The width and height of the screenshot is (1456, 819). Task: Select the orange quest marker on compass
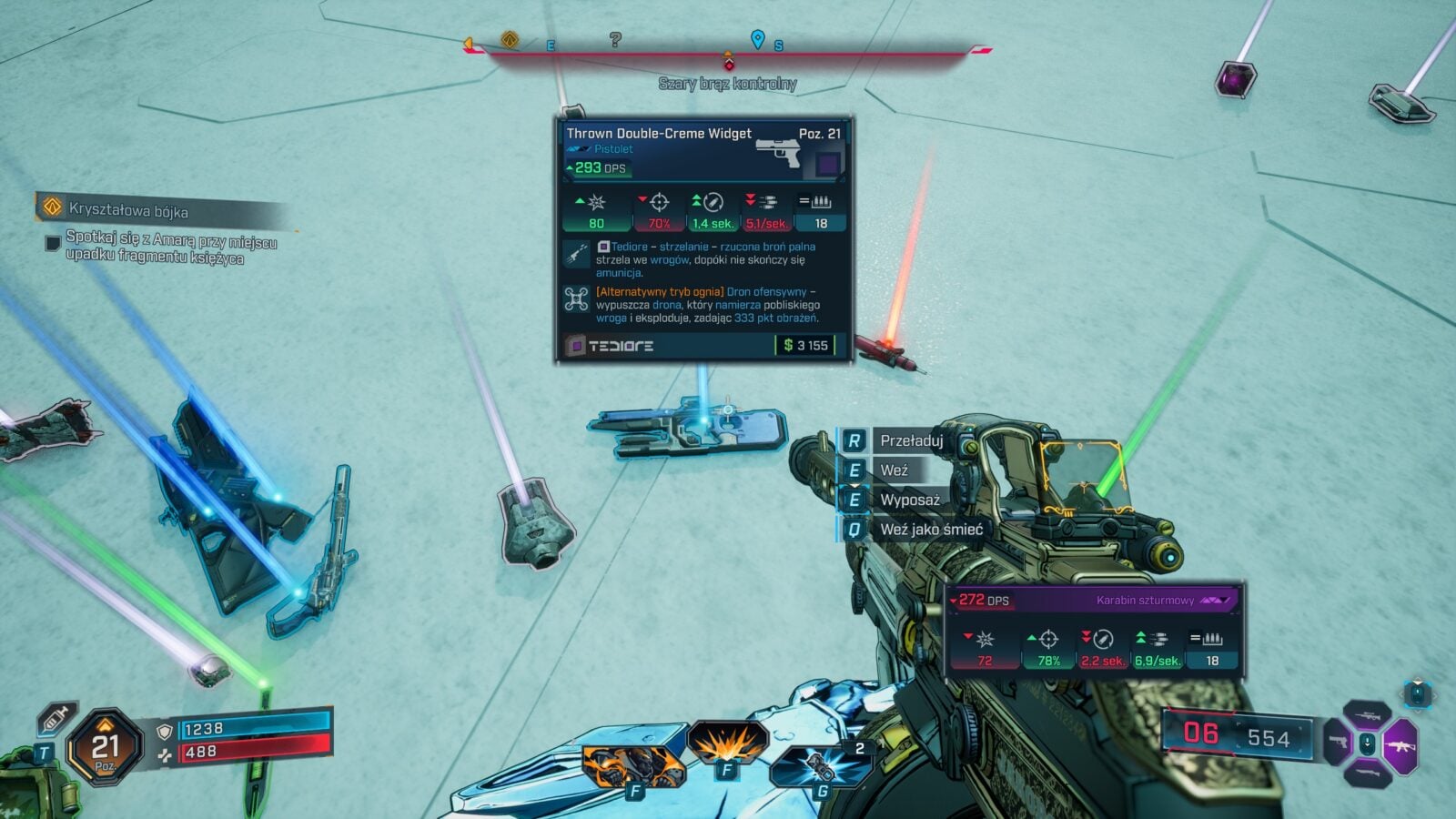510,40
